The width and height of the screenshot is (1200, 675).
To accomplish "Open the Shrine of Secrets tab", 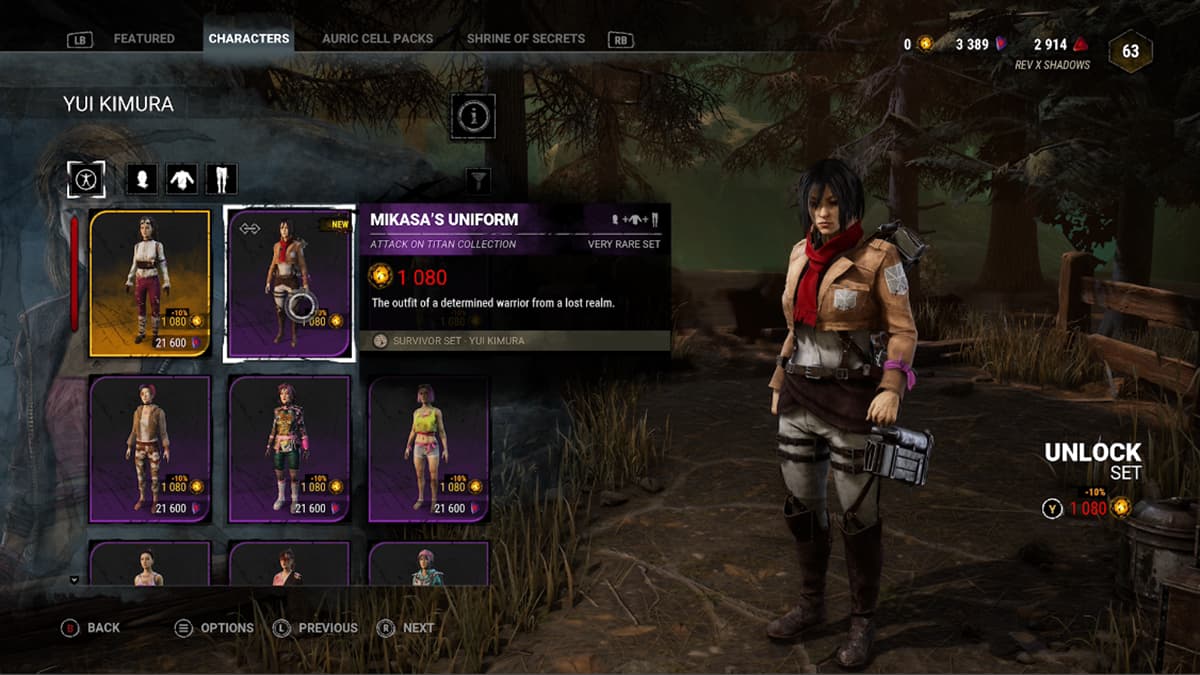I will 526,39.
